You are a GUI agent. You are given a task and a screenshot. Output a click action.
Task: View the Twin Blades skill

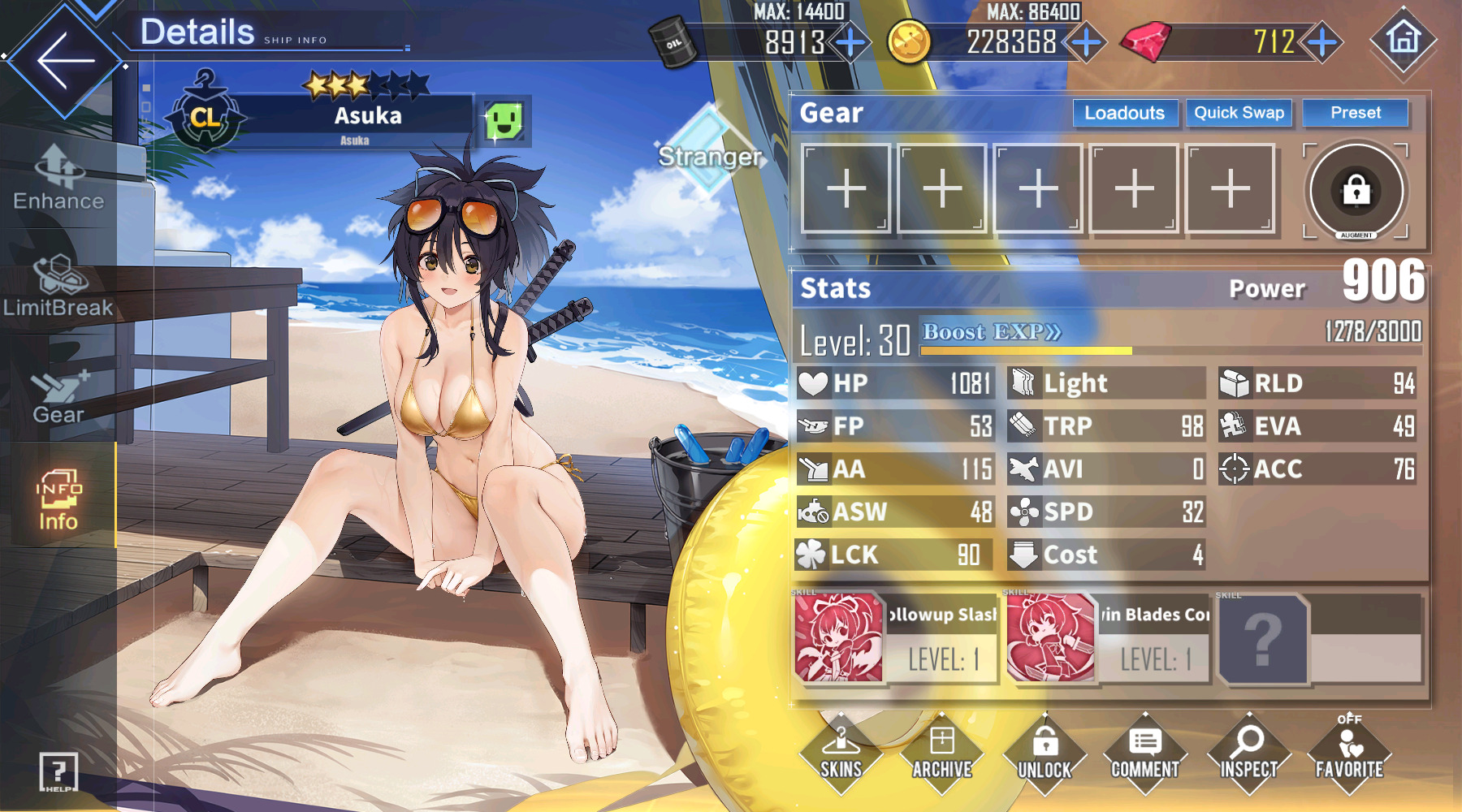[x=1108, y=637]
